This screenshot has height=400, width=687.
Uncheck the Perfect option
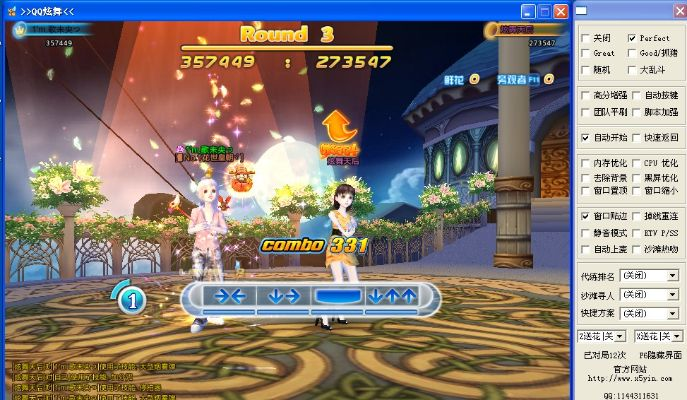(x=632, y=38)
